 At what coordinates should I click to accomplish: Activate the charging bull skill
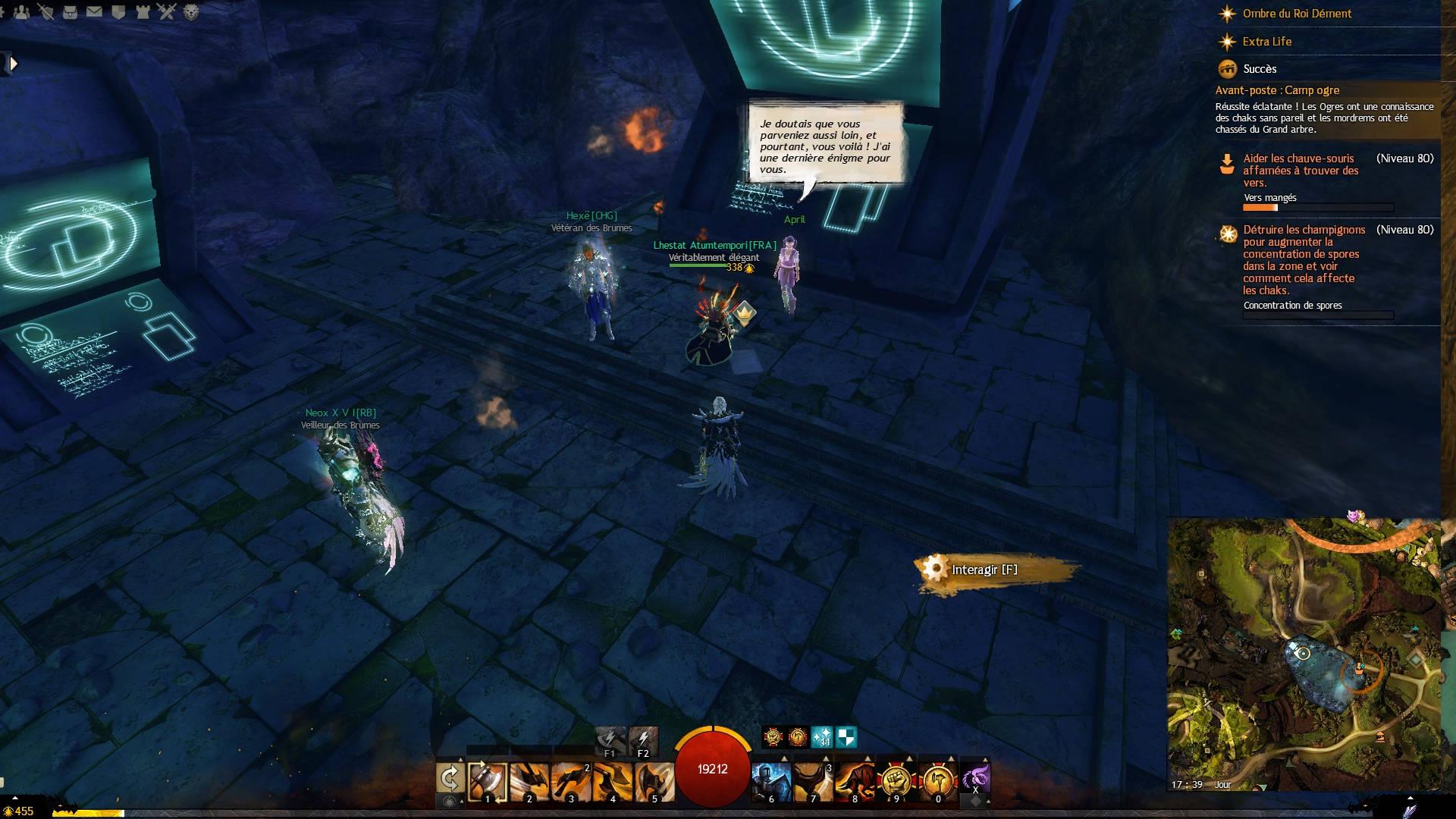tap(853, 781)
